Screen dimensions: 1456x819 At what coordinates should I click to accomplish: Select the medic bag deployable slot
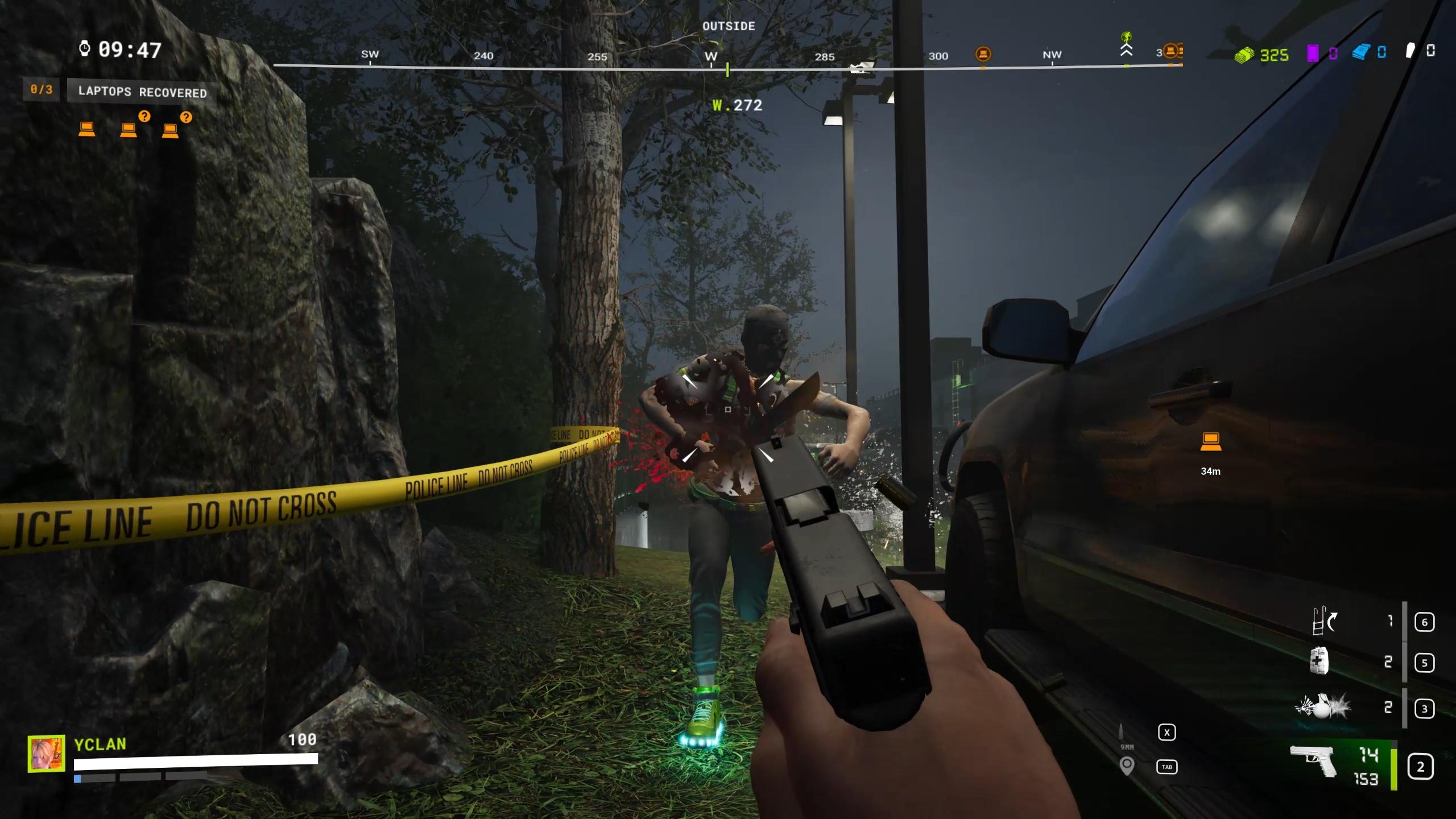(x=1319, y=661)
